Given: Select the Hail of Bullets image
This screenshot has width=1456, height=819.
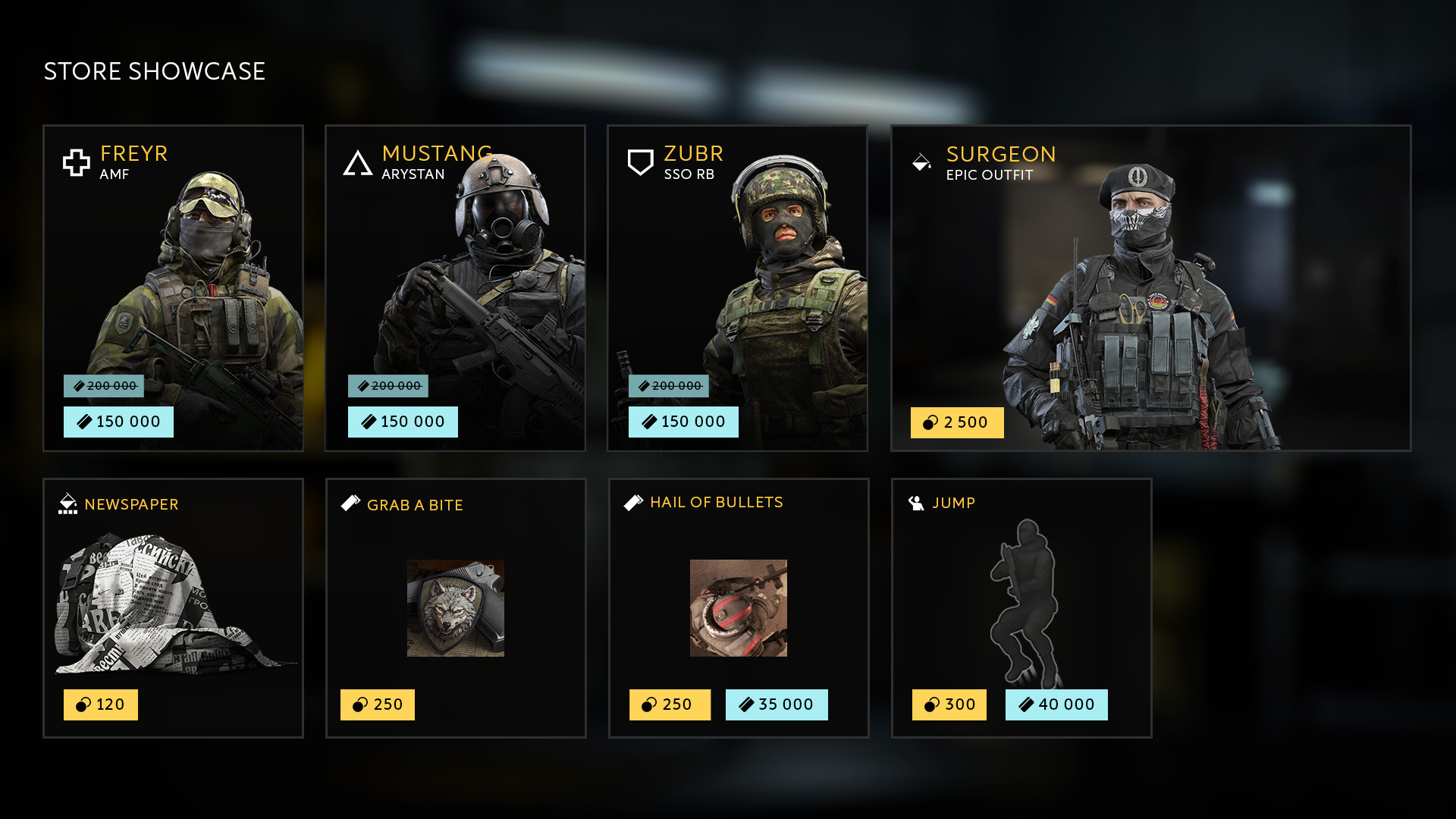Looking at the screenshot, I should click(x=738, y=608).
